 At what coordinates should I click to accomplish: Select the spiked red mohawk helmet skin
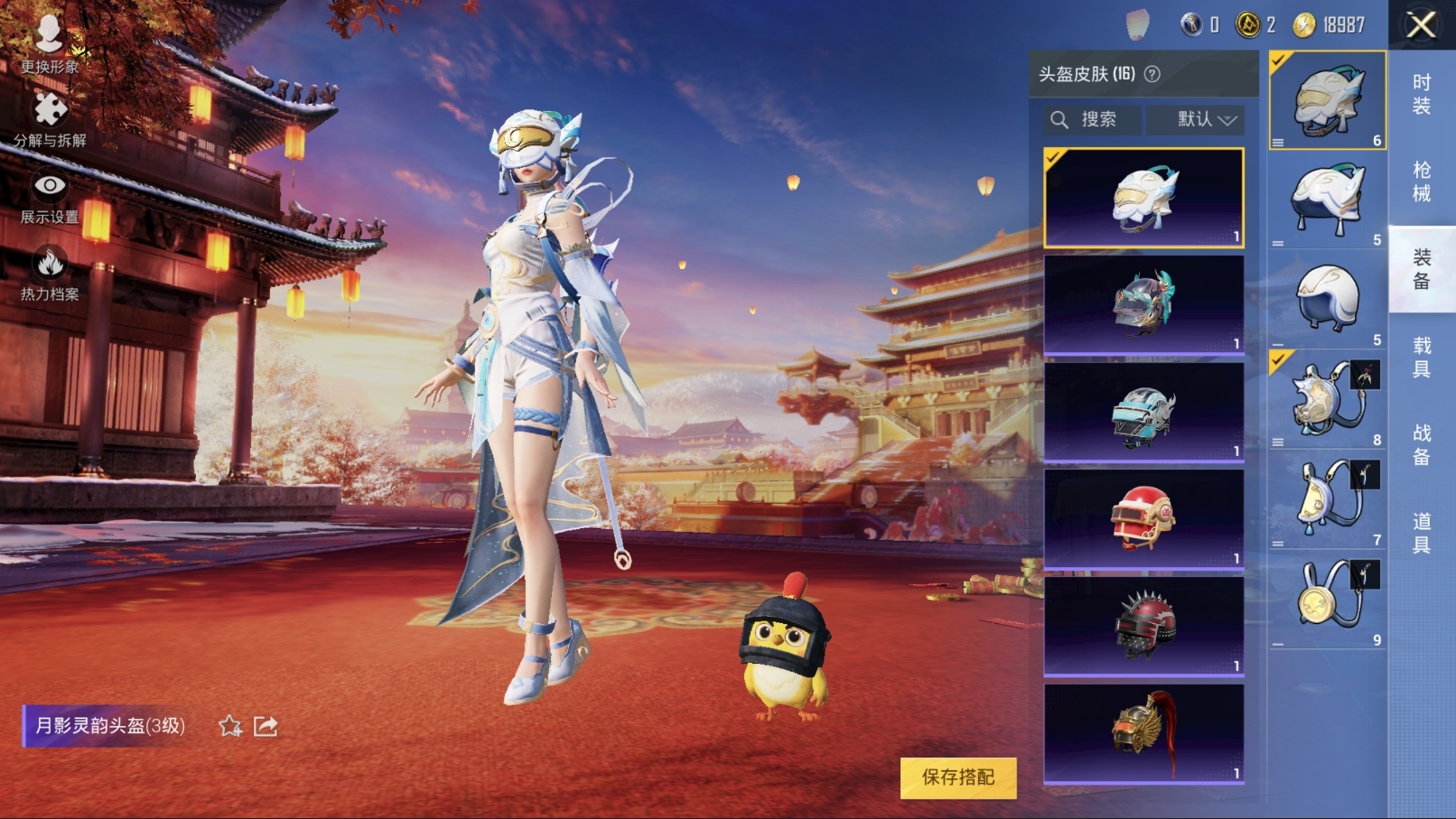tap(1143, 626)
